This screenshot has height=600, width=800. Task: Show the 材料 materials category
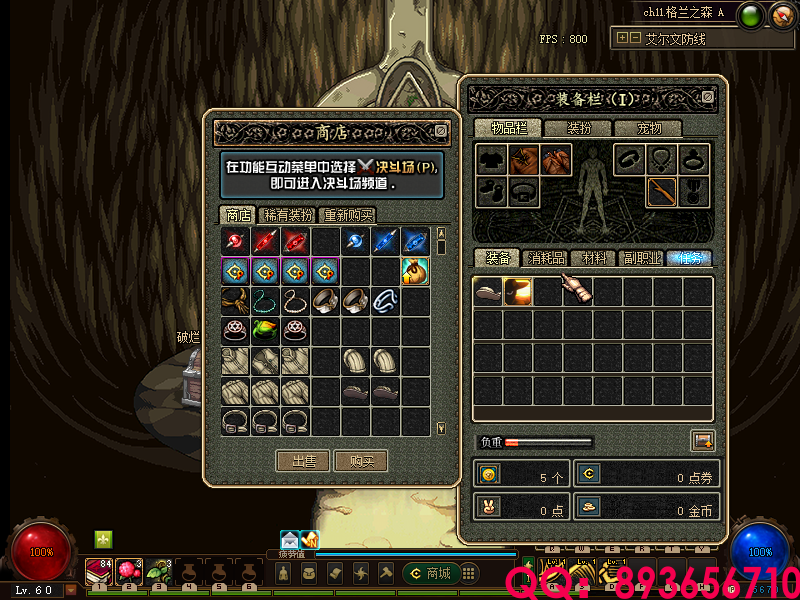click(593, 258)
